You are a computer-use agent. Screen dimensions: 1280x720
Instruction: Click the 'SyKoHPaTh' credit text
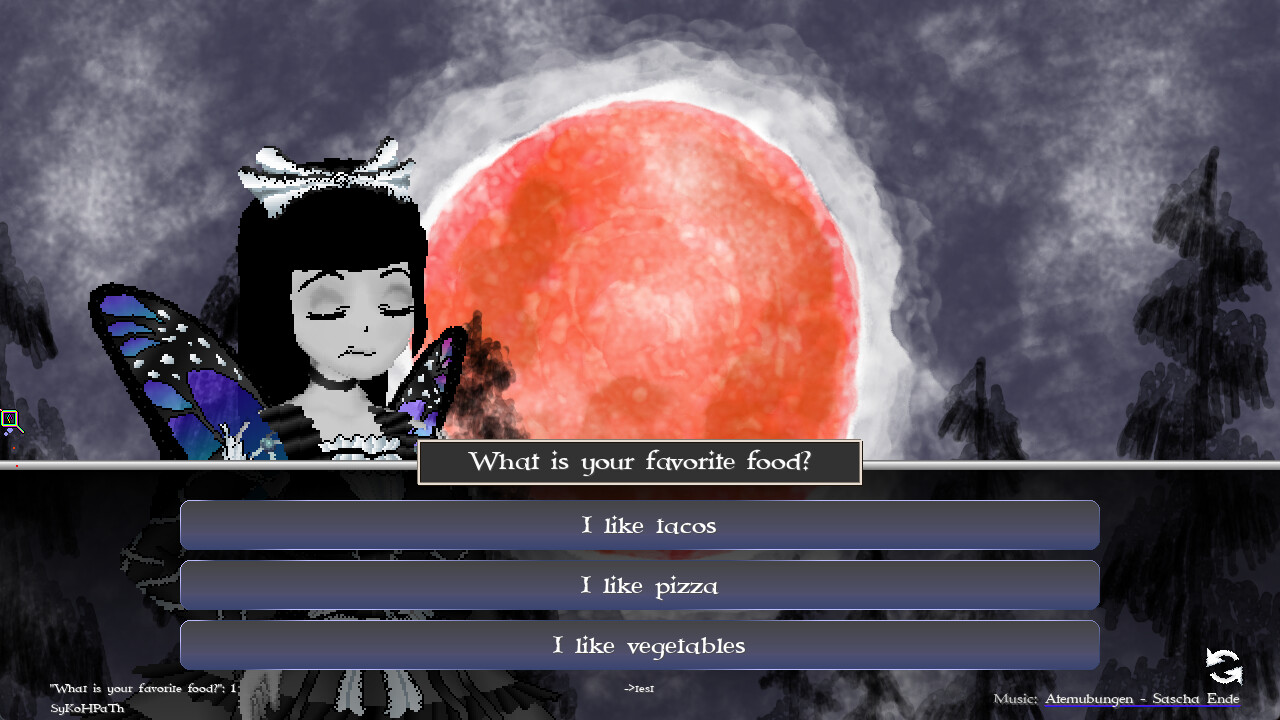86,708
